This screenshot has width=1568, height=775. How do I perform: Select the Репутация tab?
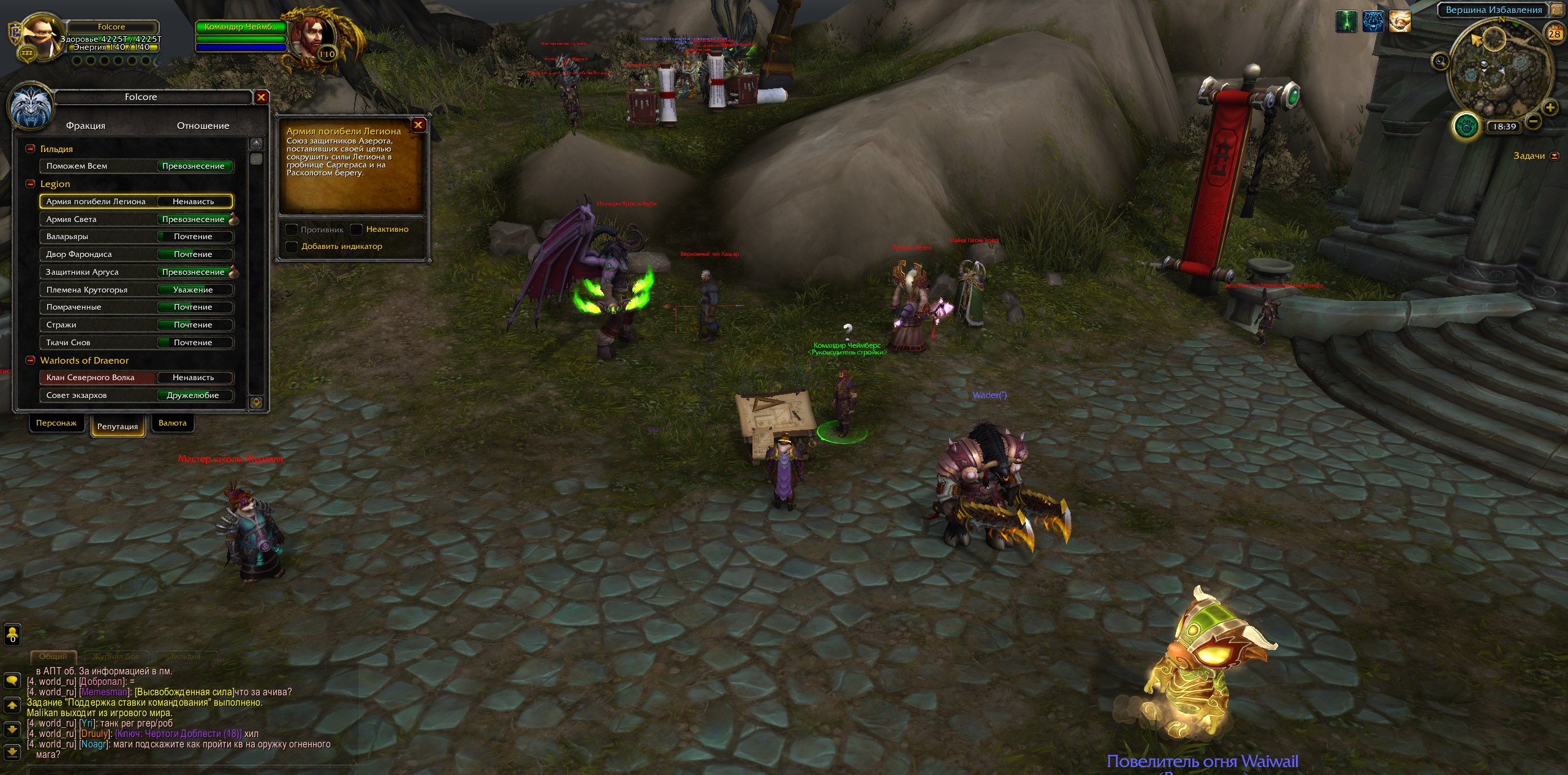(x=118, y=426)
